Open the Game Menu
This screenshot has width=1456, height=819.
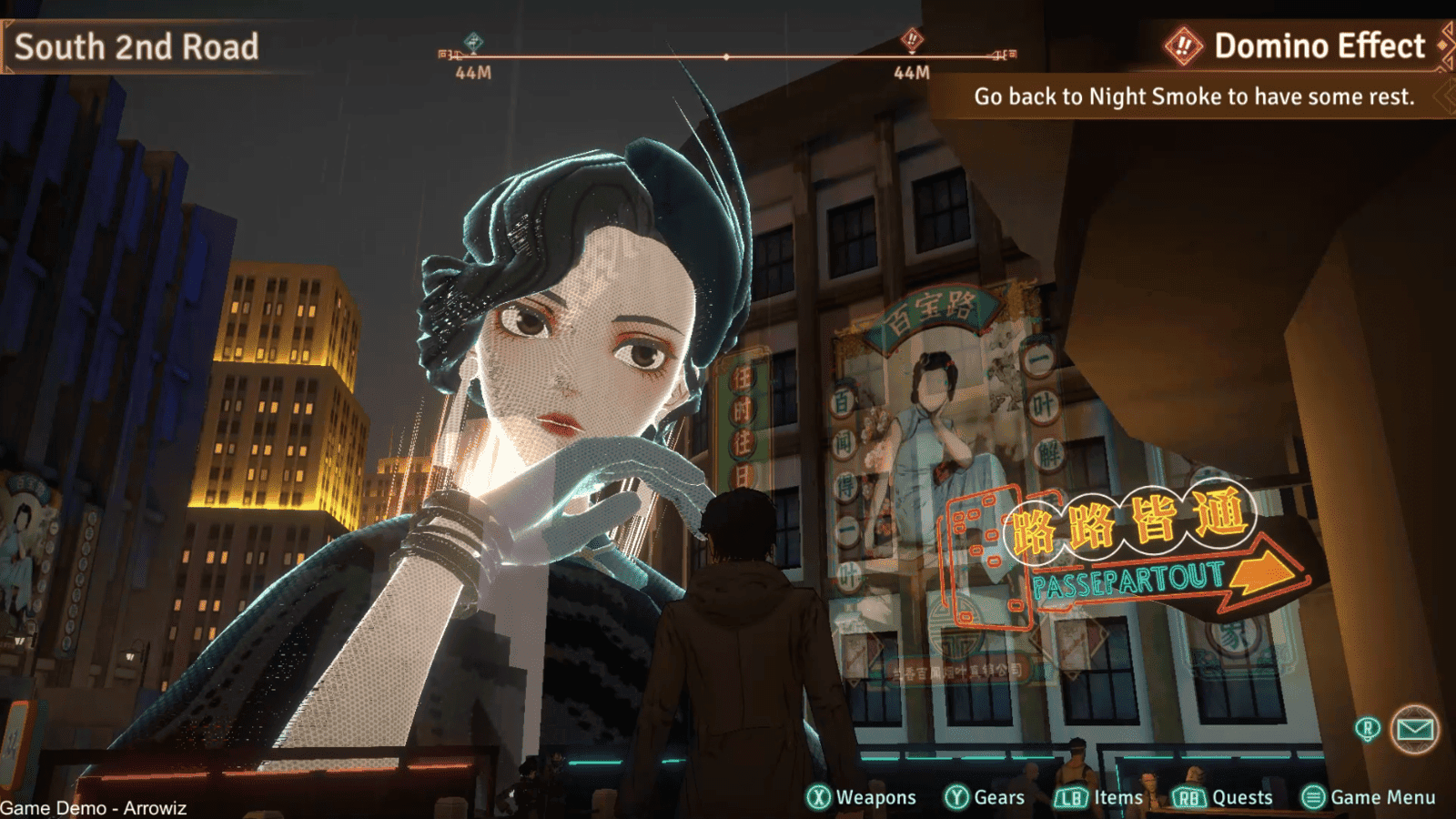(x=1369, y=797)
